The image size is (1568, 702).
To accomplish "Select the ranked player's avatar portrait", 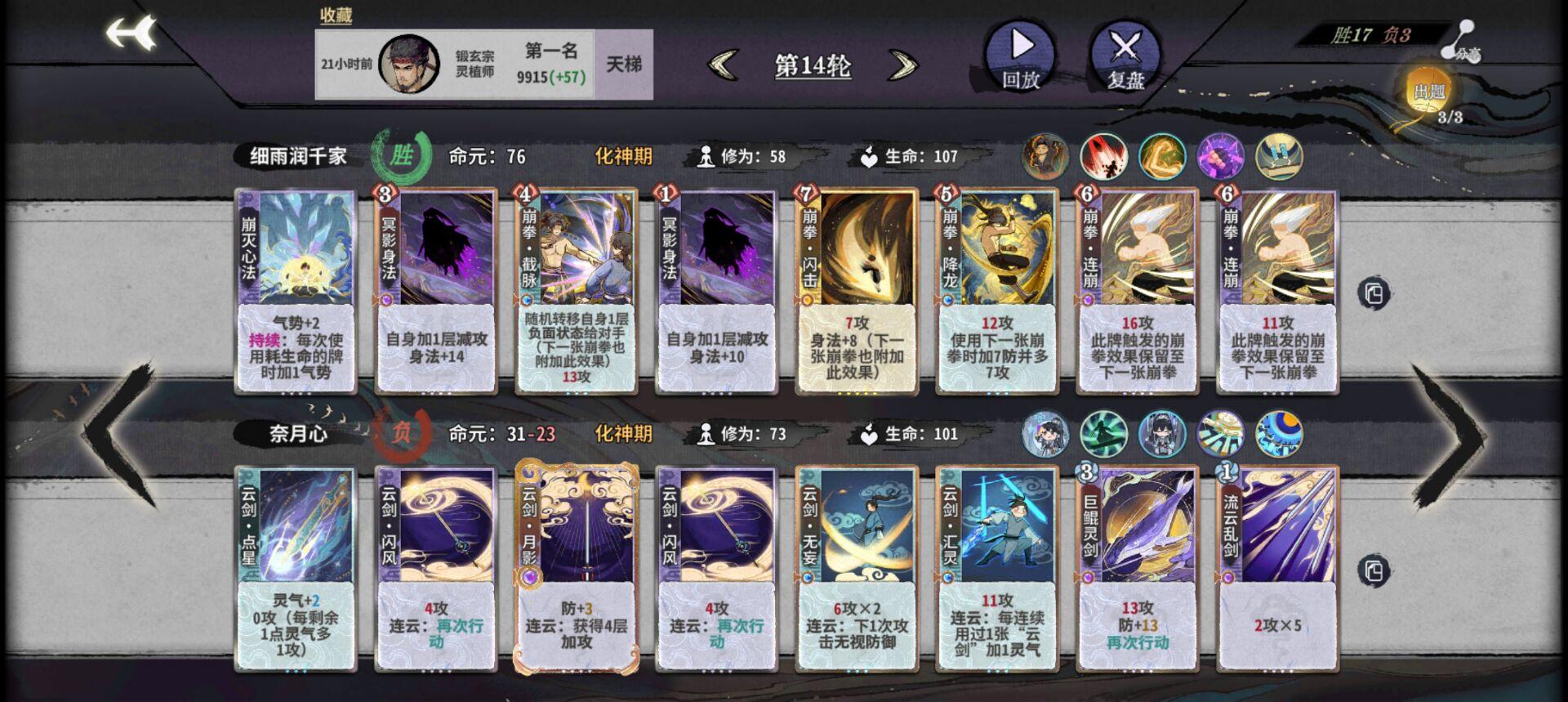I will 408,61.
